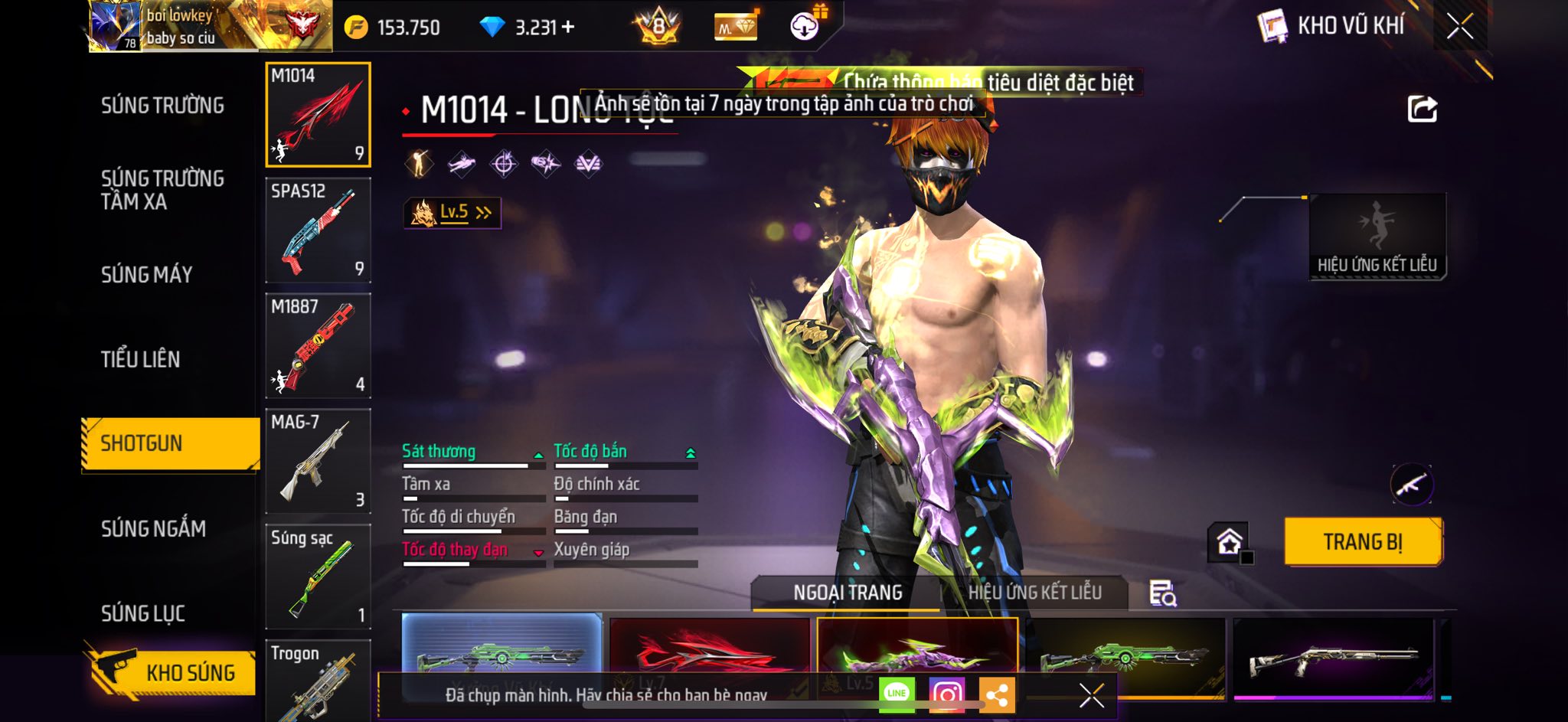Viewport: 1568px width, 722px height.
Task: Open the Lv.5 skin upgrade button
Action: pyautogui.click(x=452, y=213)
